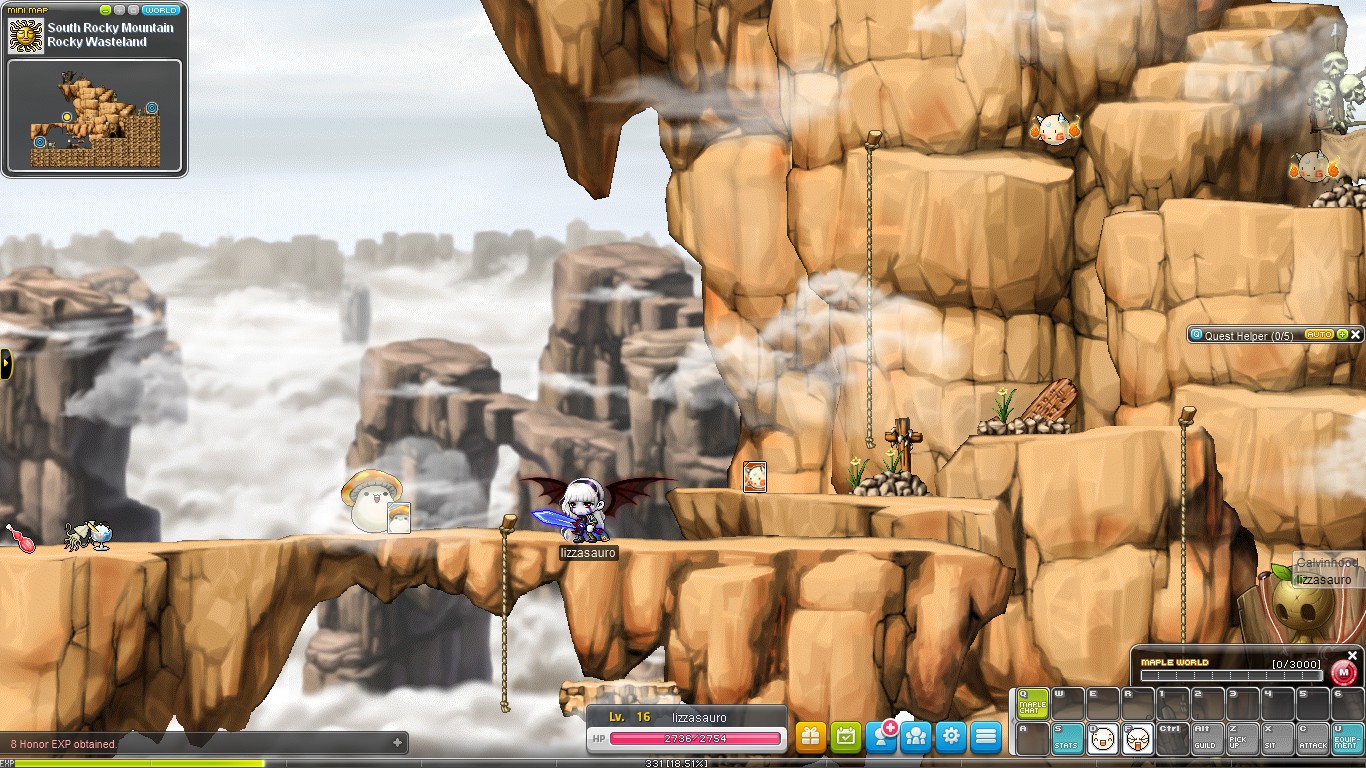Open the green event calendar icon
The height and width of the screenshot is (768, 1366).
coord(845,736)
